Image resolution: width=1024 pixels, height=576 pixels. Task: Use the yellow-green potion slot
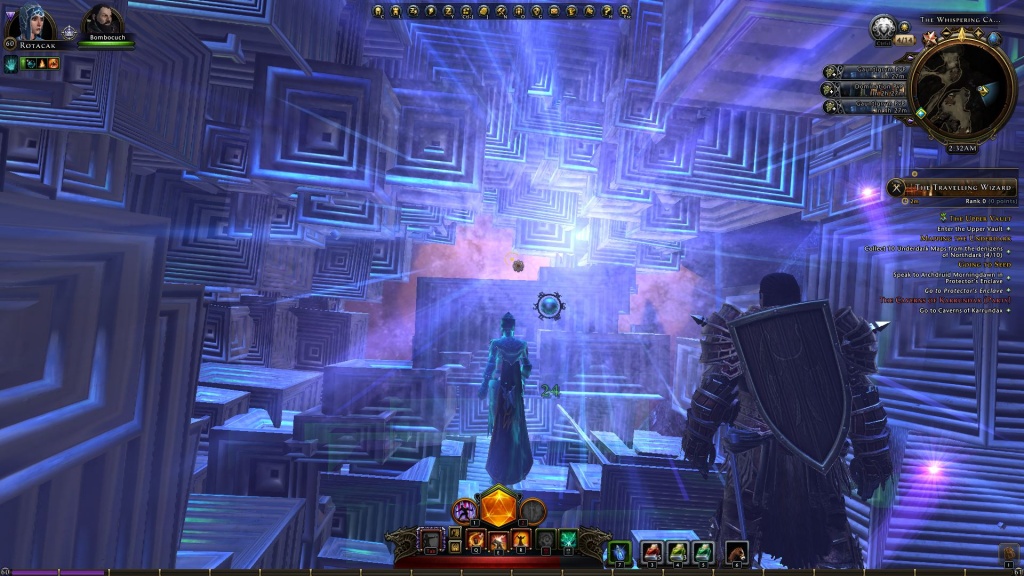[x=677, y=551]
